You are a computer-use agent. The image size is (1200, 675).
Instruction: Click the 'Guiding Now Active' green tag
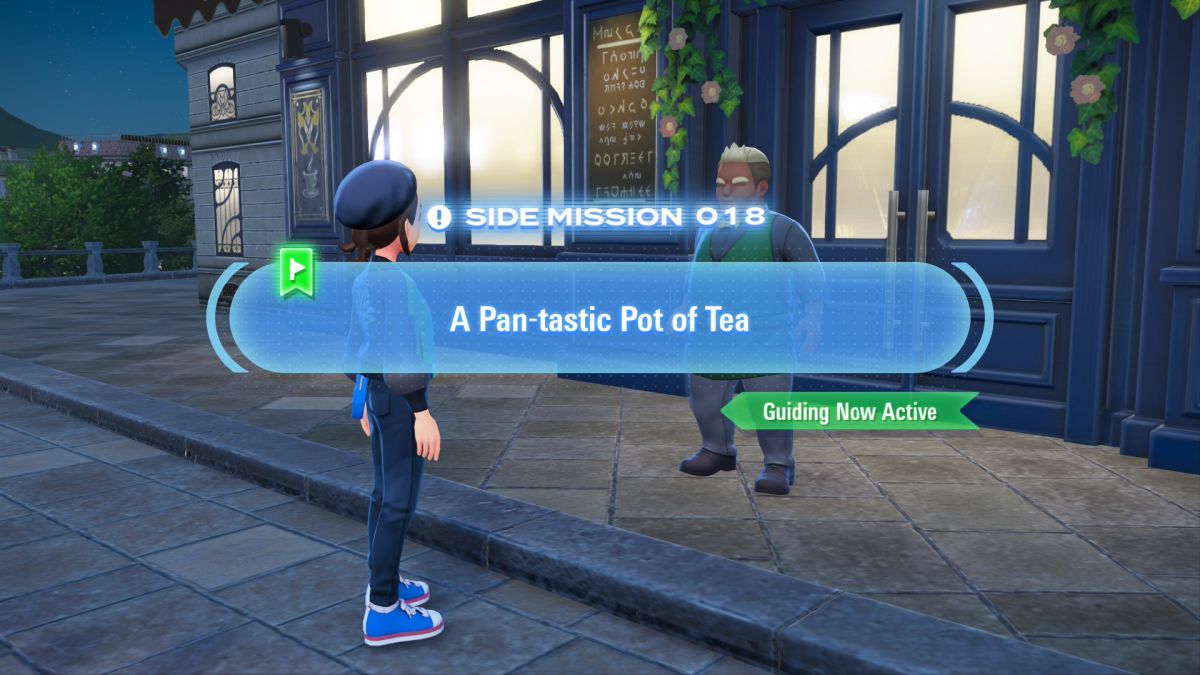coord(849,411)
